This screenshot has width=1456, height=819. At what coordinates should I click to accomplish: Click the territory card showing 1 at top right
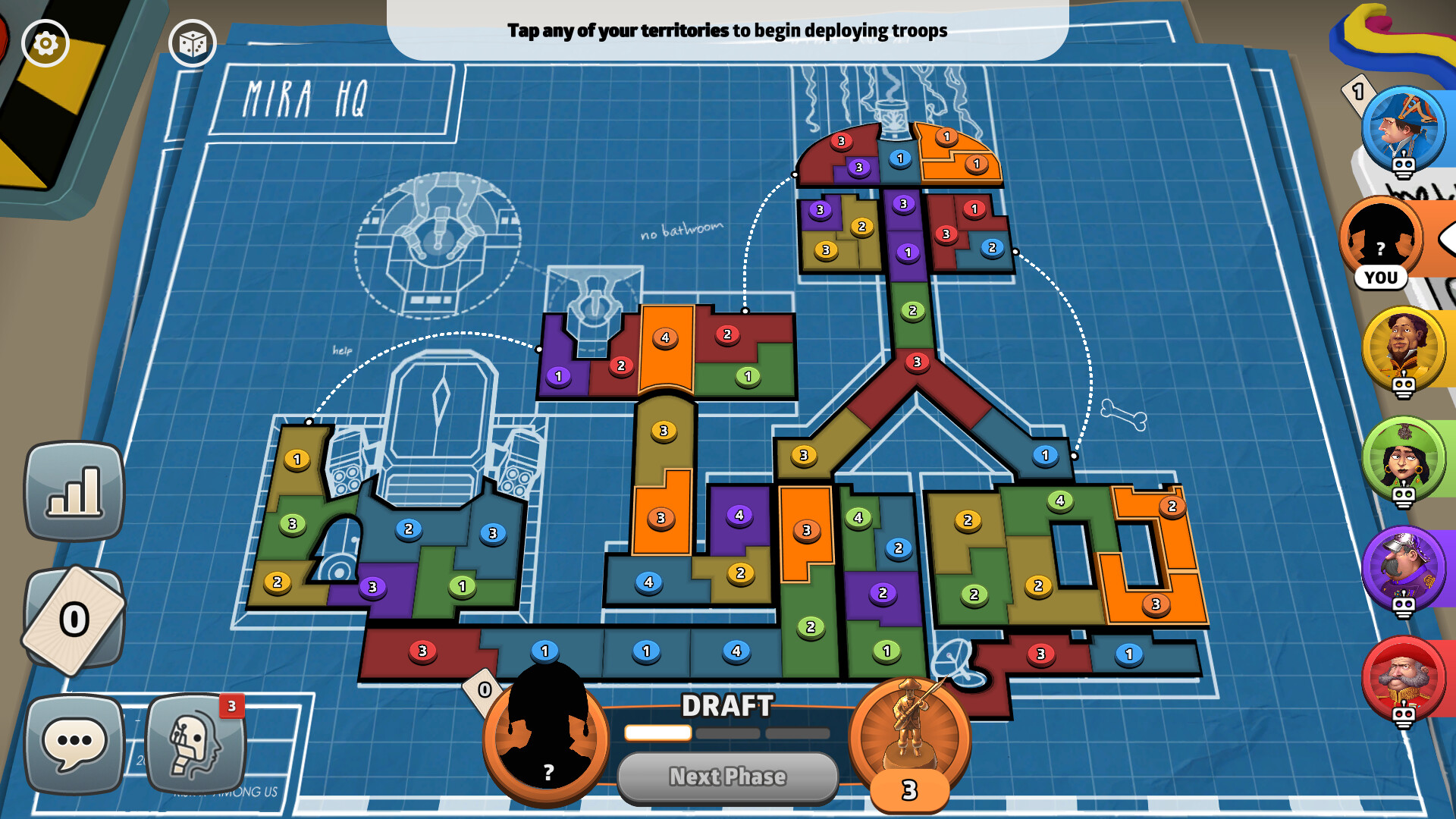pos(1358,93)
